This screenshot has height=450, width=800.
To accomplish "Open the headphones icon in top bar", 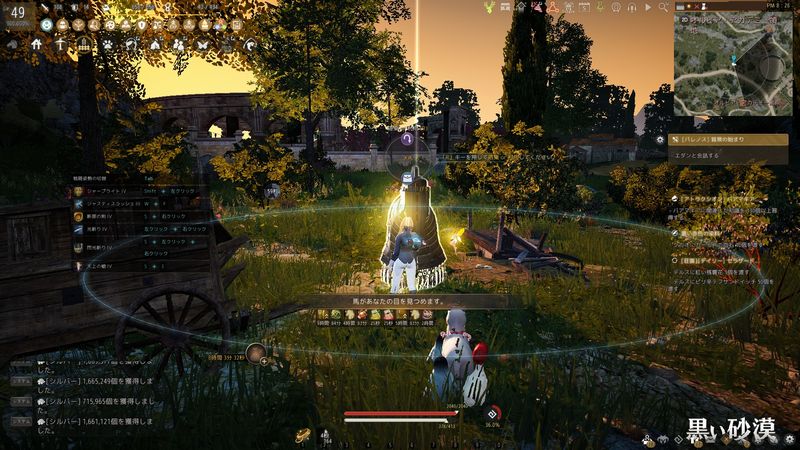I will tap(632, 7).
